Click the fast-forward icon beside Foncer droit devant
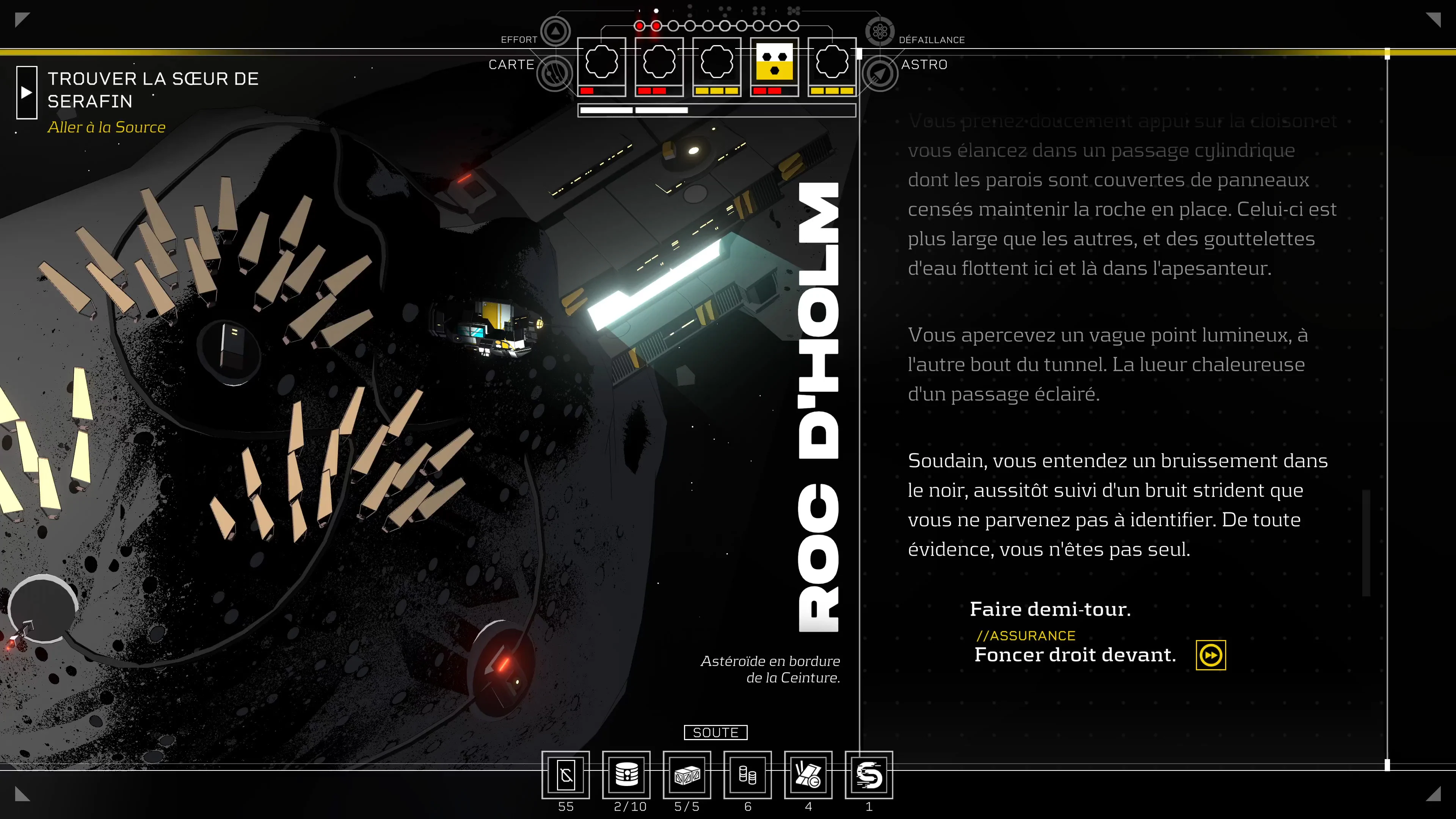This screenshot has height=819, width=1456. 1211,655
